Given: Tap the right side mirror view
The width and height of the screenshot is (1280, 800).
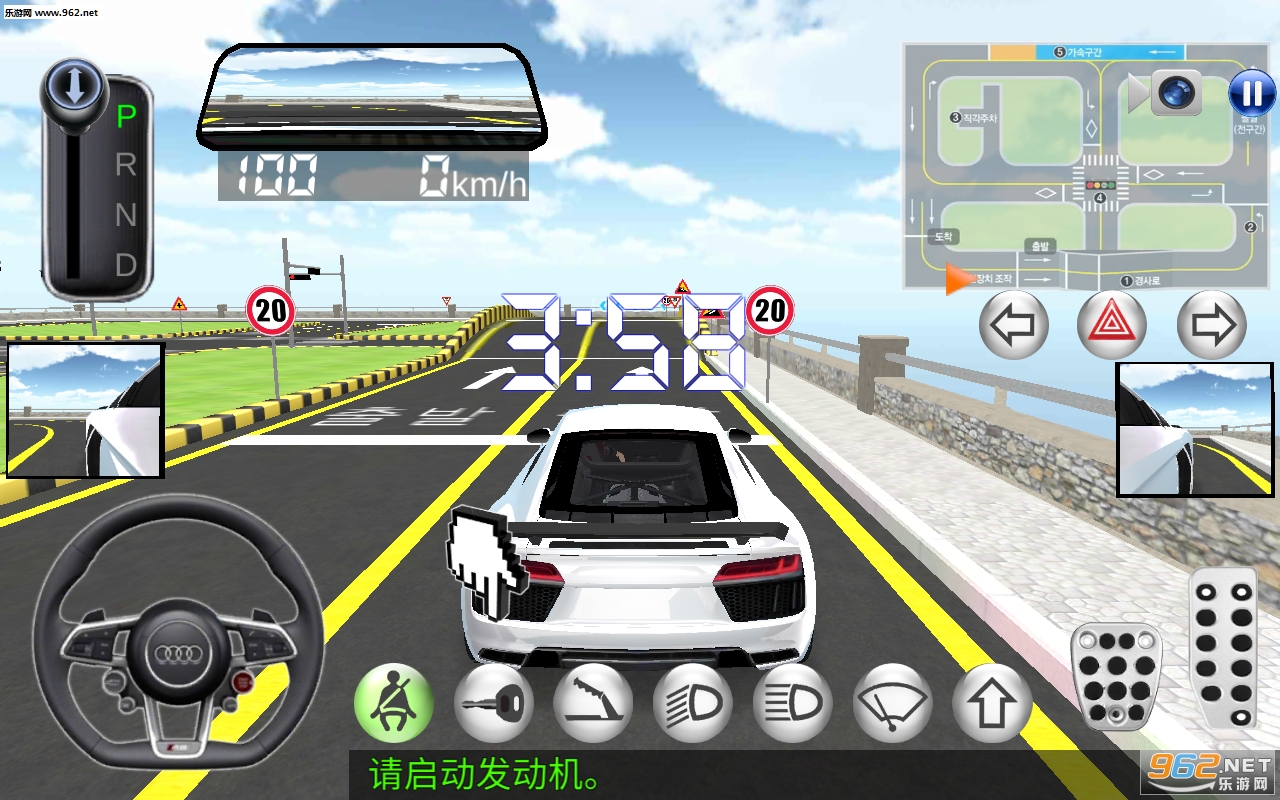Looking at the screenshot, I should click(x=1195, y=429).
